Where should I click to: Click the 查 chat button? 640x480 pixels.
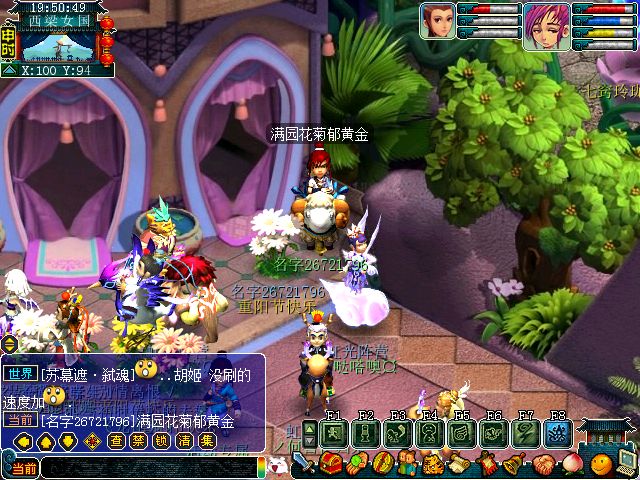[x=117, y=441]
